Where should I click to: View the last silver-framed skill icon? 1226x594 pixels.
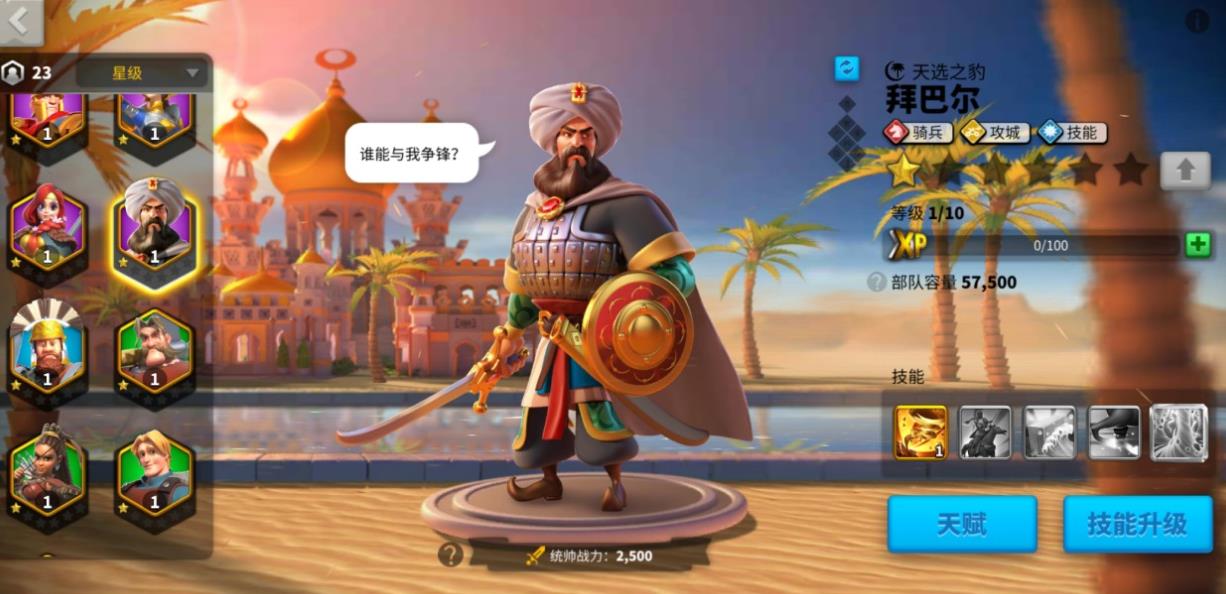click(x=1178, y=432)
